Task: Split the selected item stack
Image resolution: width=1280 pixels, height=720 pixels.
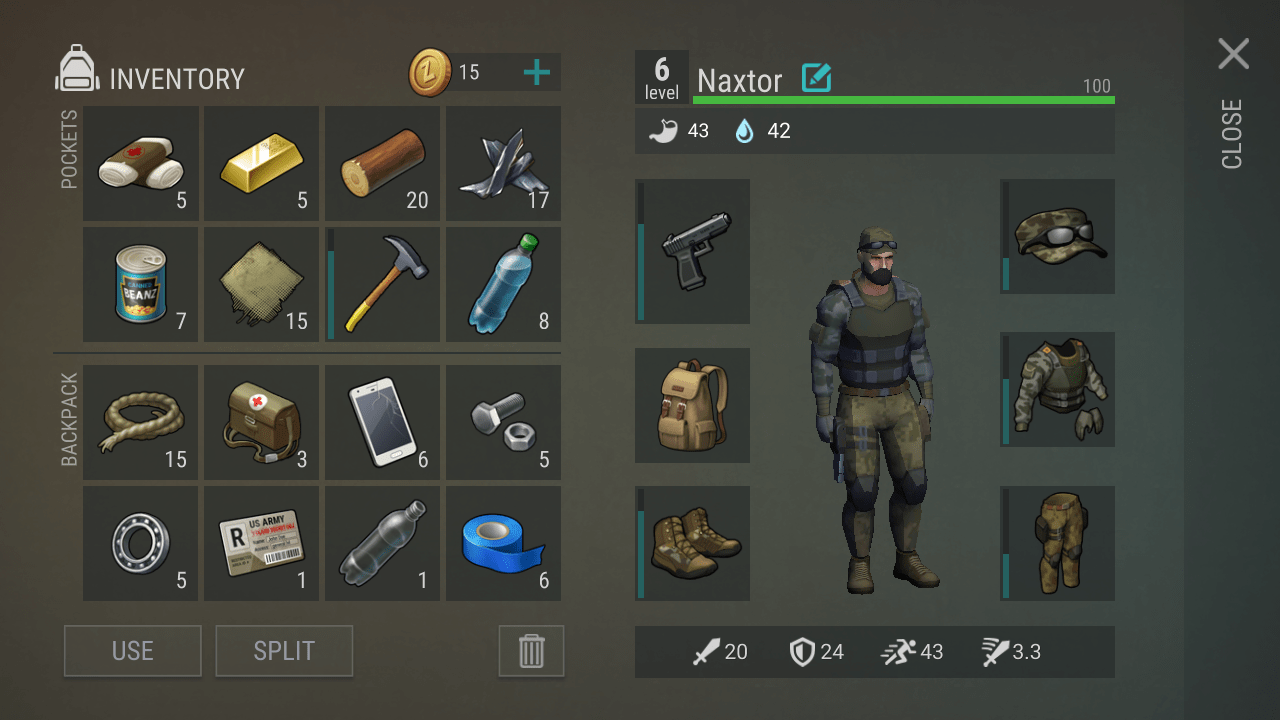Action: (284, 651)
